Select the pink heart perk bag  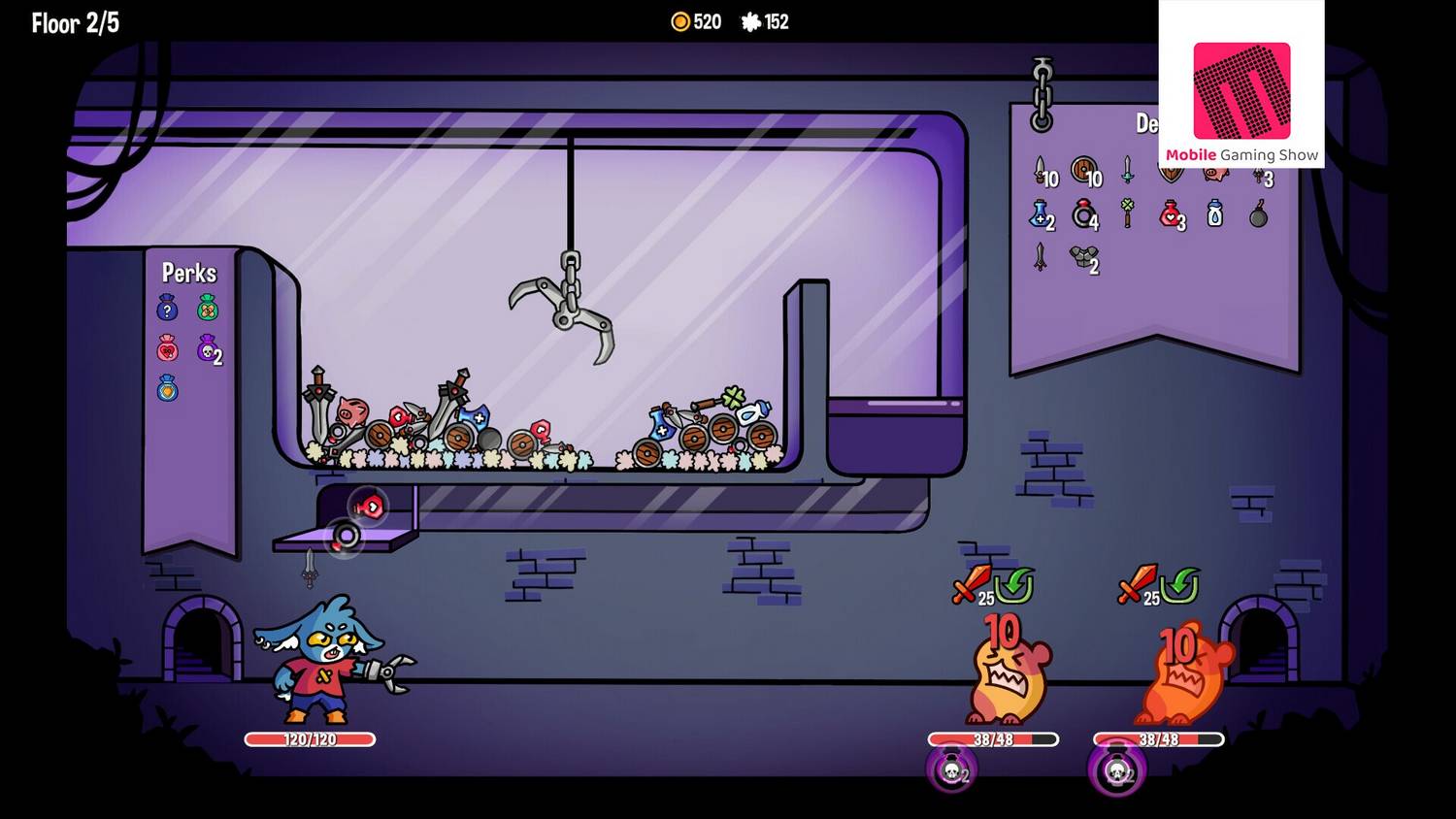pos(167,348)
